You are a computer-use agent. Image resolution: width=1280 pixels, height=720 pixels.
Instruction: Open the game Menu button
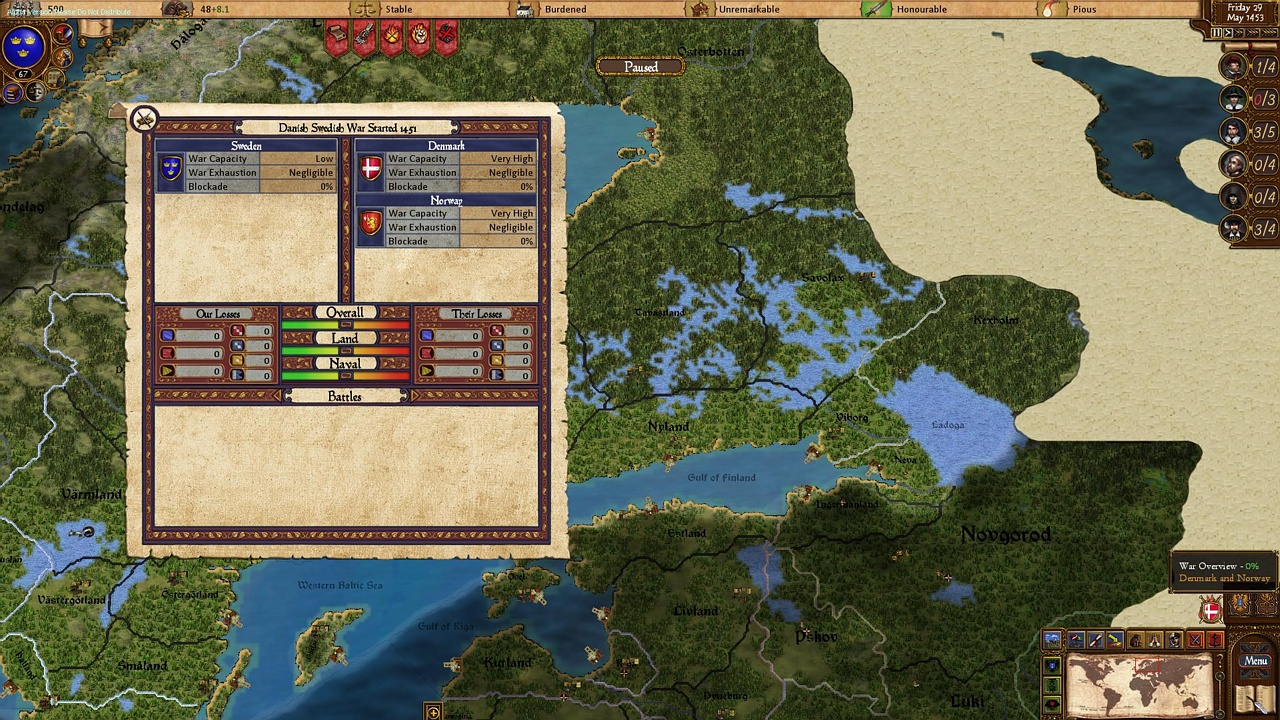click(x=1255, y=661)
